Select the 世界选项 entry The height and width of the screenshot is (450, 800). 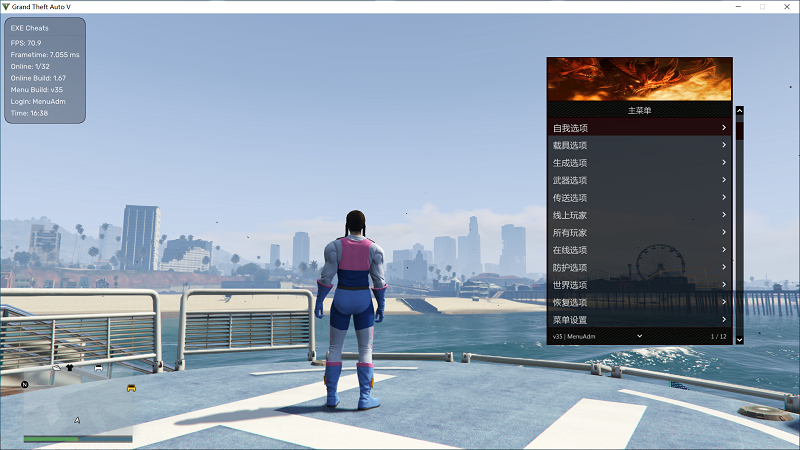(x=639, y=285)
